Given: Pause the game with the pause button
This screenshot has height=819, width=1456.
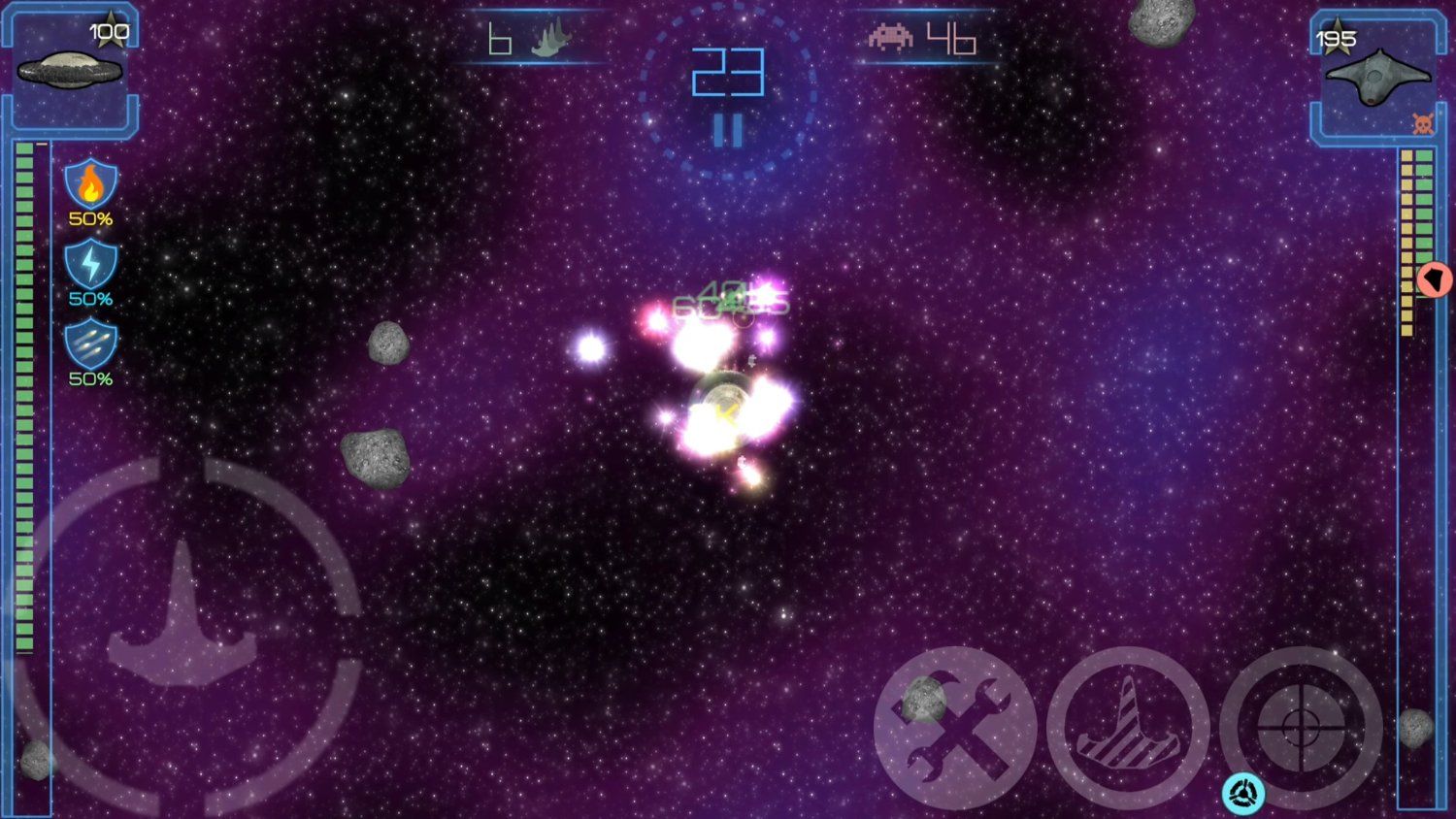Looking at the screenshot, I should (x=728, y=130).
